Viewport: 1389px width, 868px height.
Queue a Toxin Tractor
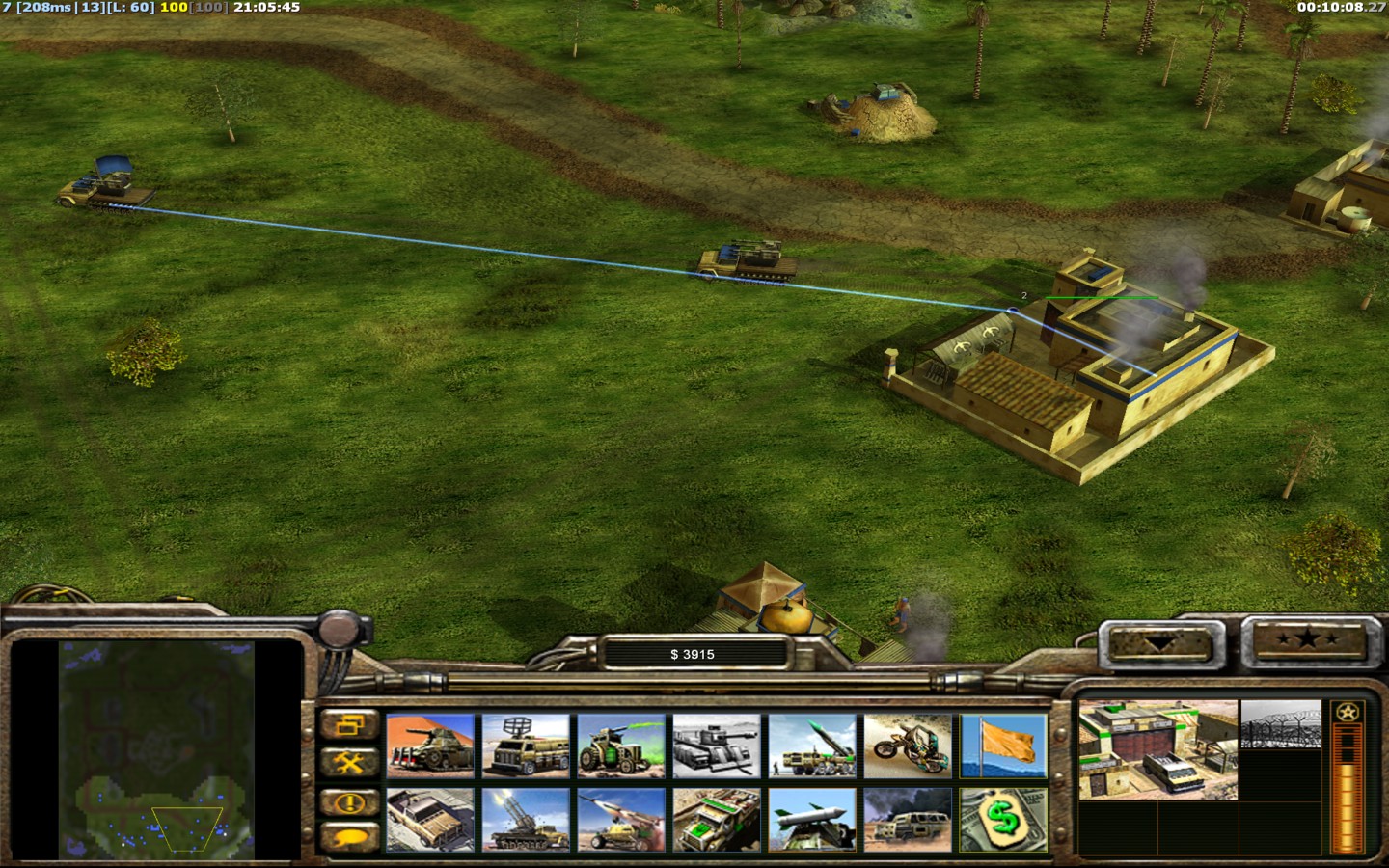(x=621, y=746)
